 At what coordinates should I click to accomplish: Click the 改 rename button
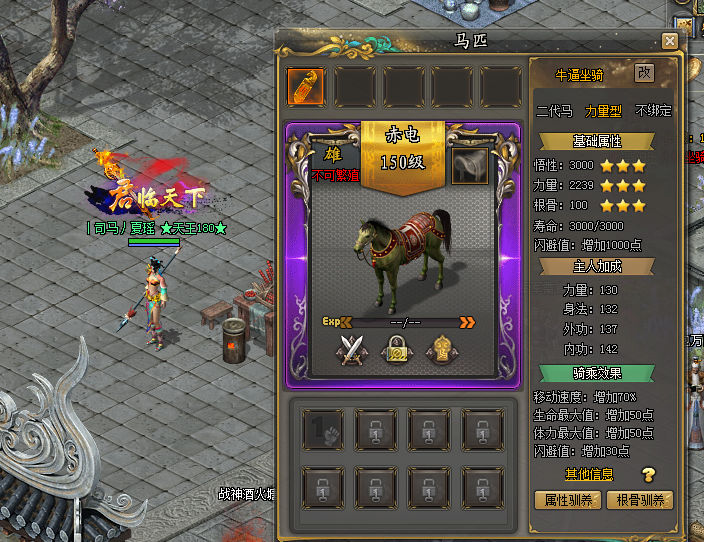pyautogui.click(x=644, y=73)
